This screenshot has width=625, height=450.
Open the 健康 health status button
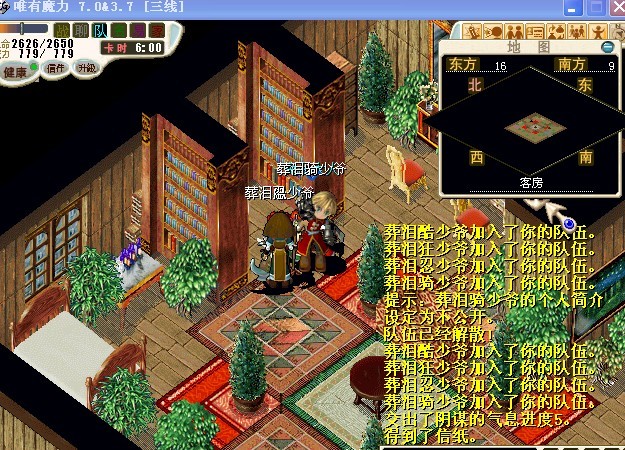(16, 71)
